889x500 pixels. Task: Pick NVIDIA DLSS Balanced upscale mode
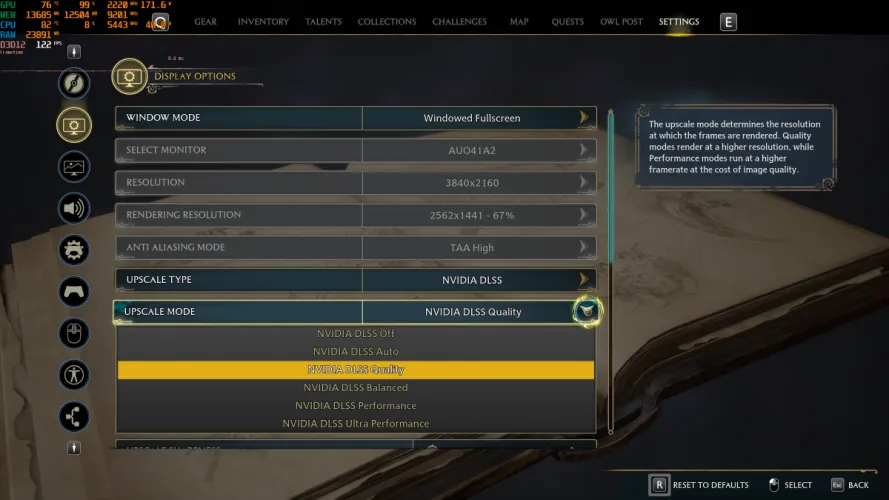(x=356, y=387)
